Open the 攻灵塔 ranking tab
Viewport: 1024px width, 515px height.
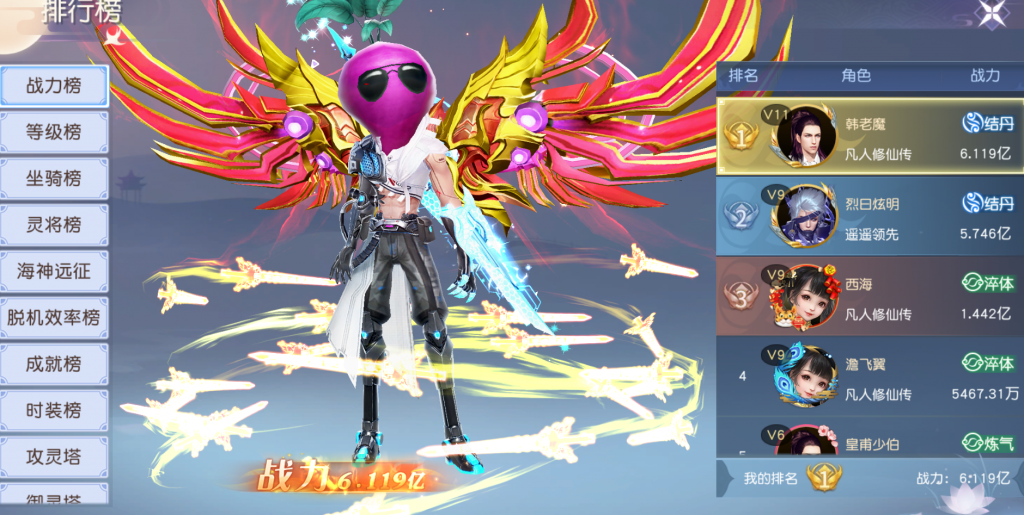pyautogui.click(x=54, y=457)
